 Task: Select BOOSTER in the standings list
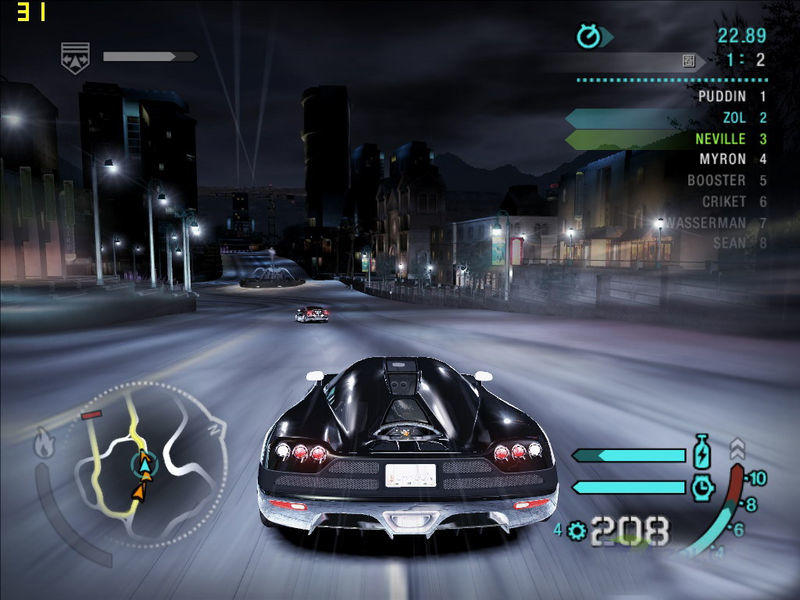point(716,181)
